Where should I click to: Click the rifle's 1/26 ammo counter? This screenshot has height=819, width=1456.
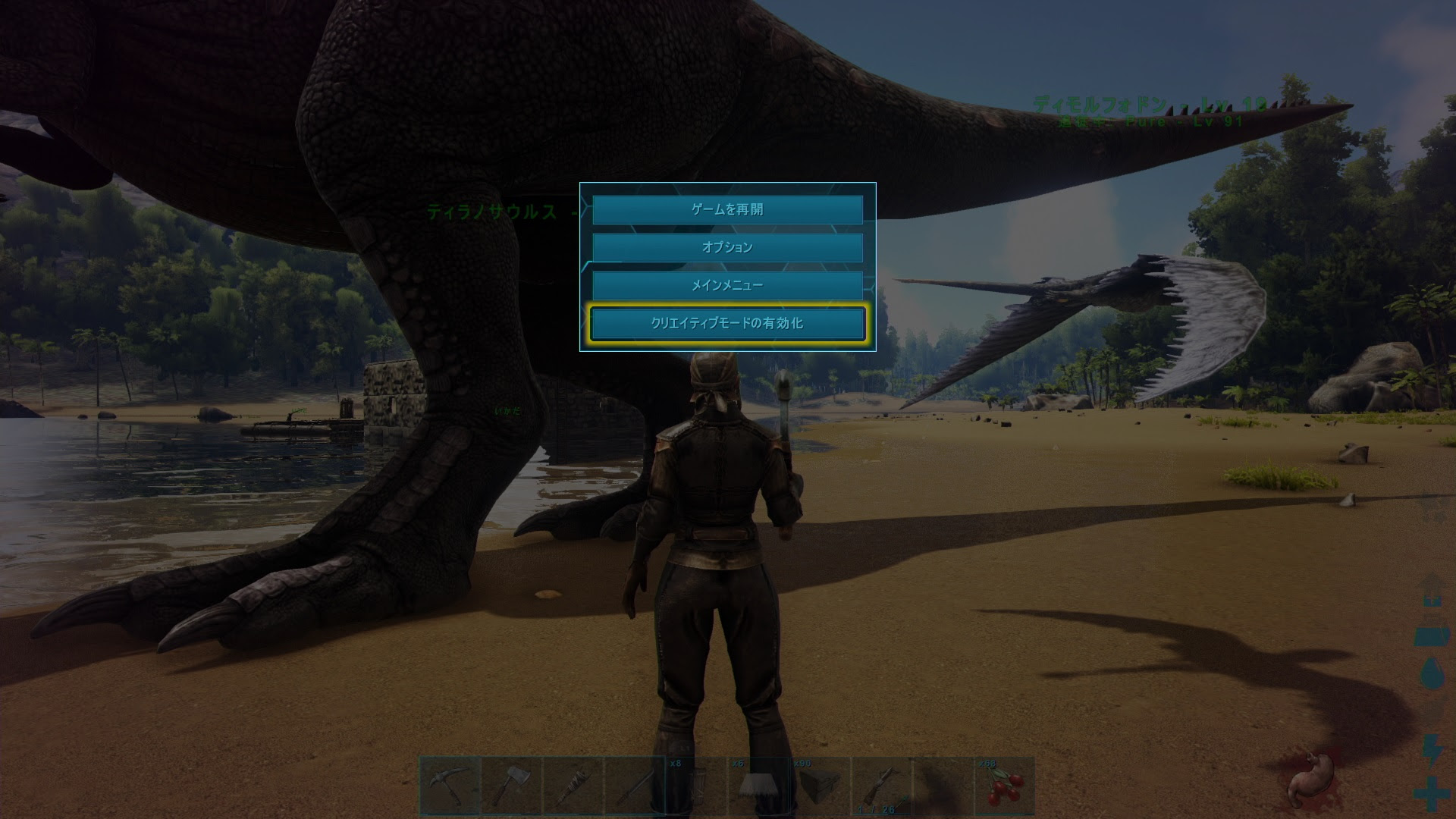click(x=876, y=809)
